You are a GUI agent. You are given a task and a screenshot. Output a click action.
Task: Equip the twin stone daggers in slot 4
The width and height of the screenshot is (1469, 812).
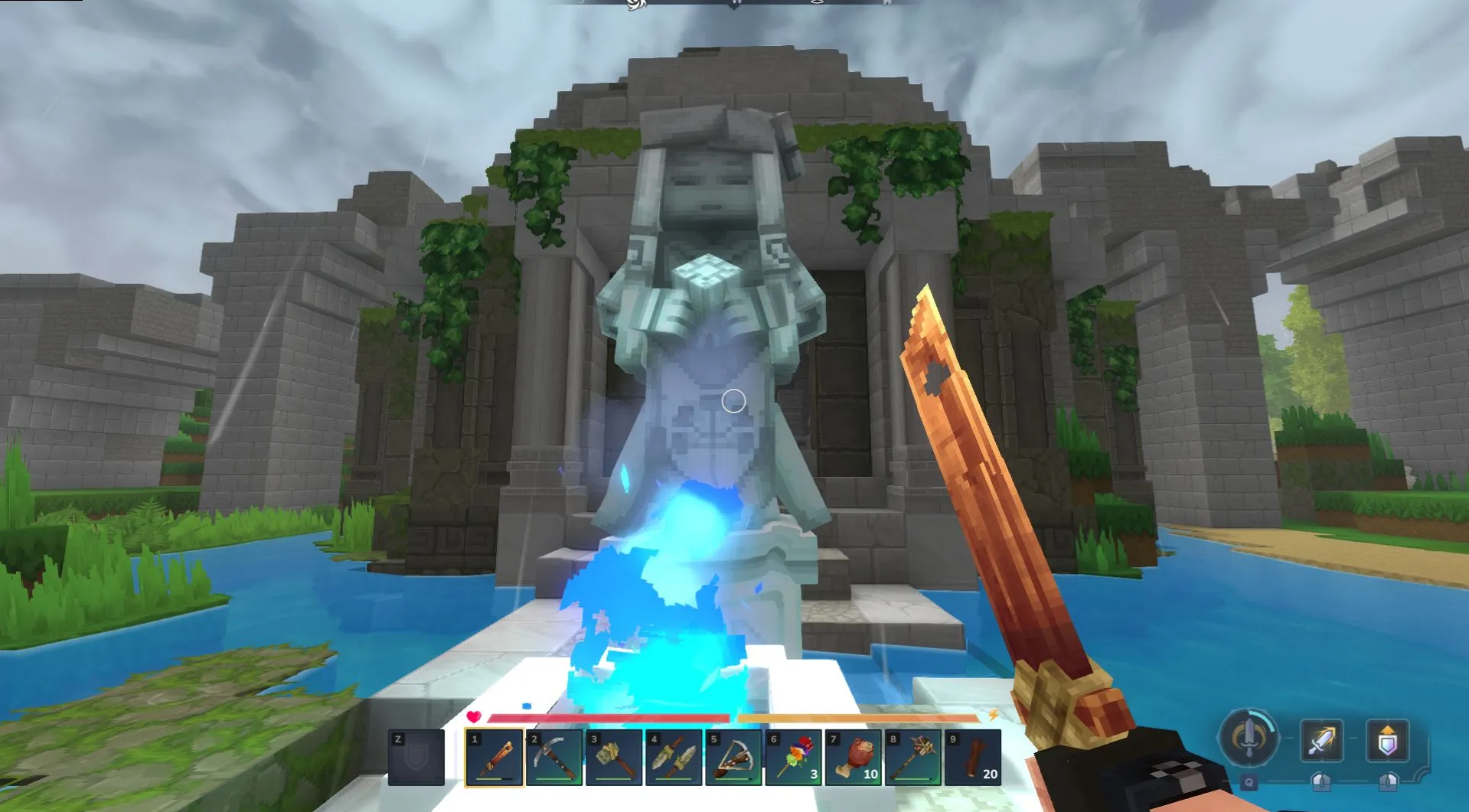[674, 758]
